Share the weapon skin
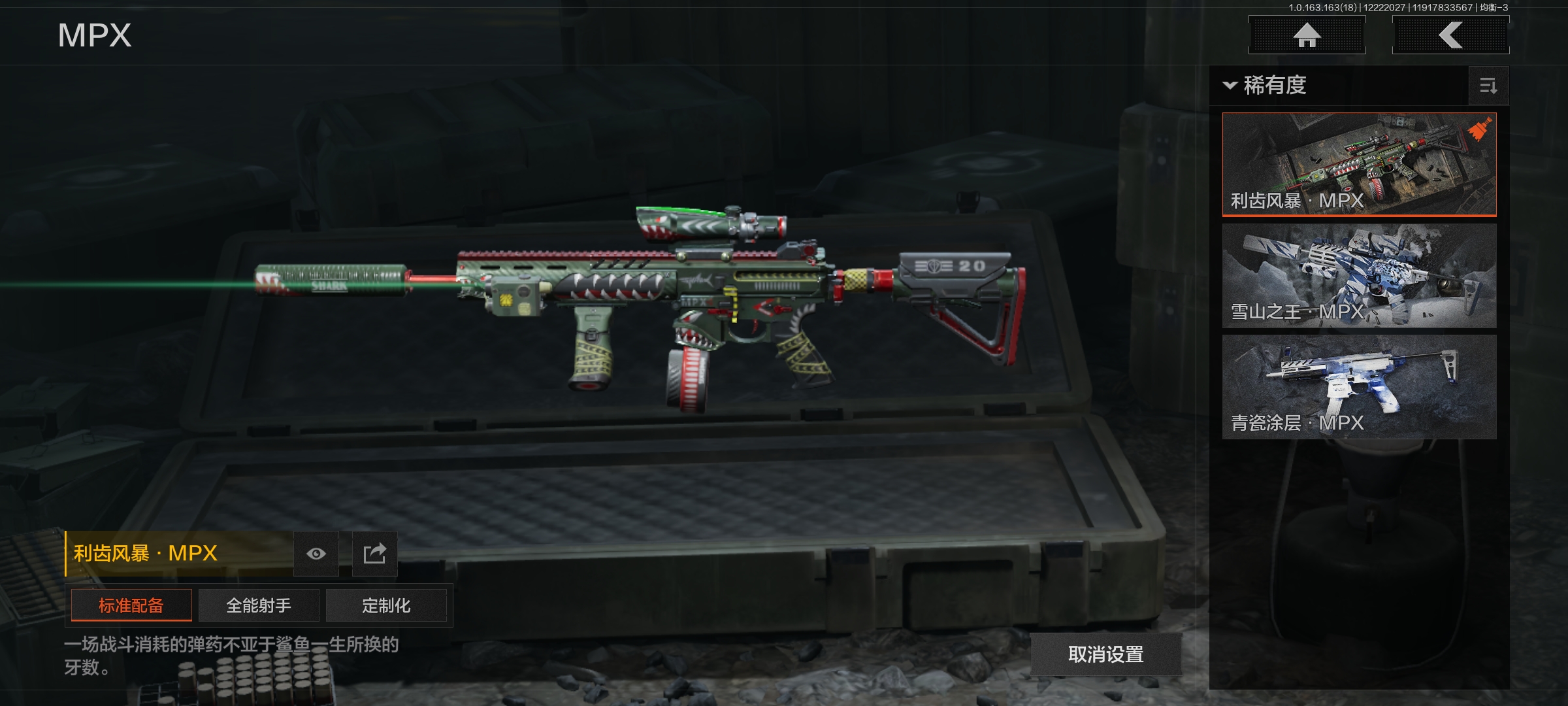 pyautogui.click(x=374, y=554)
